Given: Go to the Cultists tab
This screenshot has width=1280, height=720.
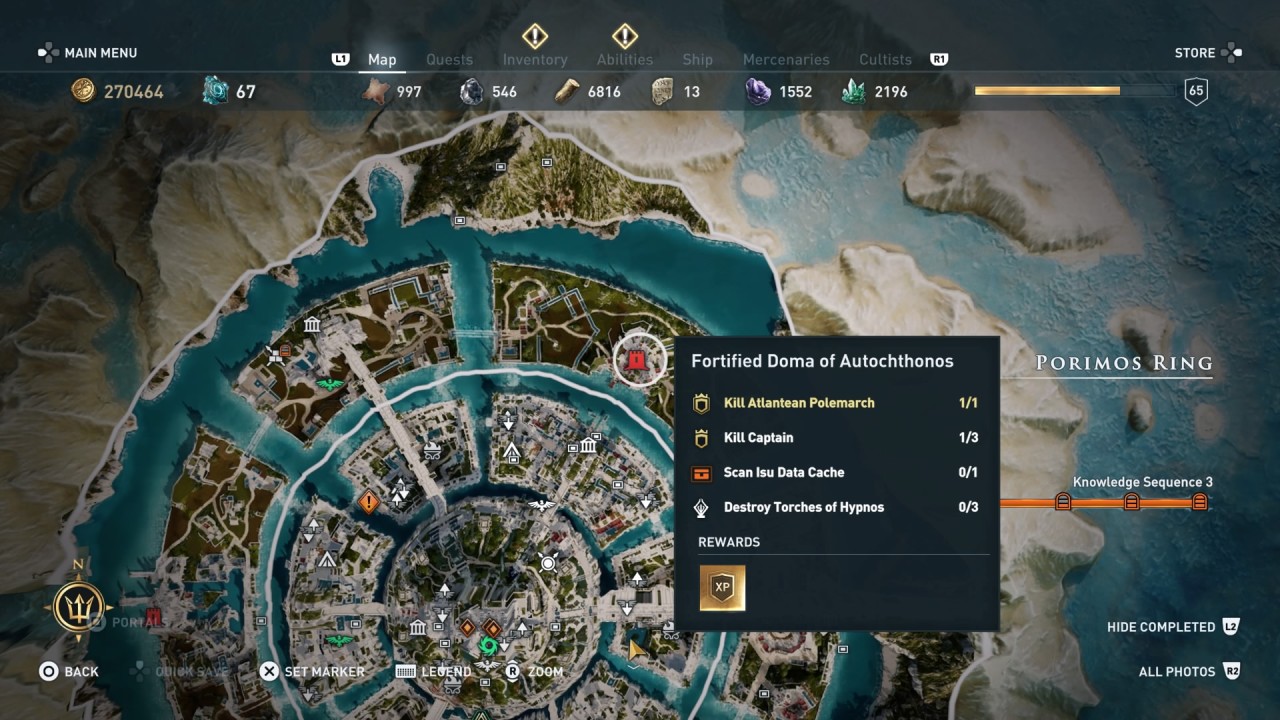Looking at the screenshot, I should tap(885, 60).
